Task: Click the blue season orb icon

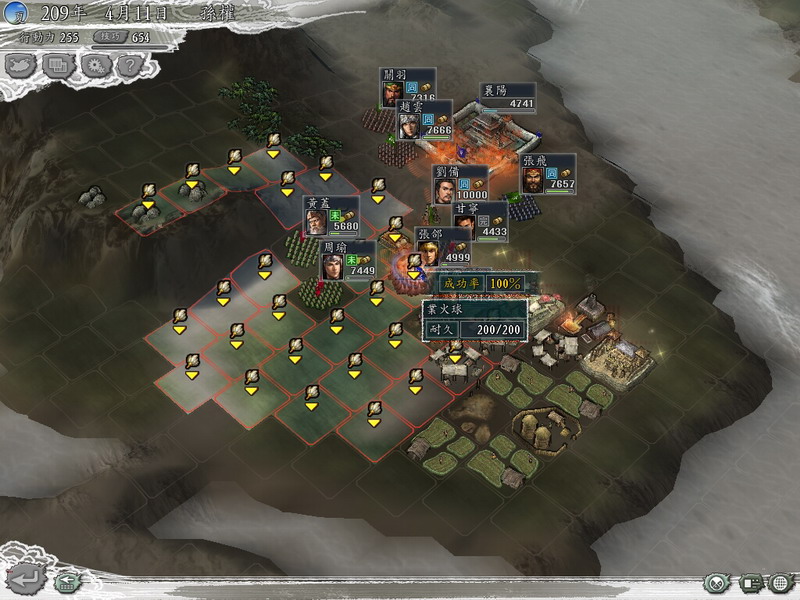Action: click(12, 14)
